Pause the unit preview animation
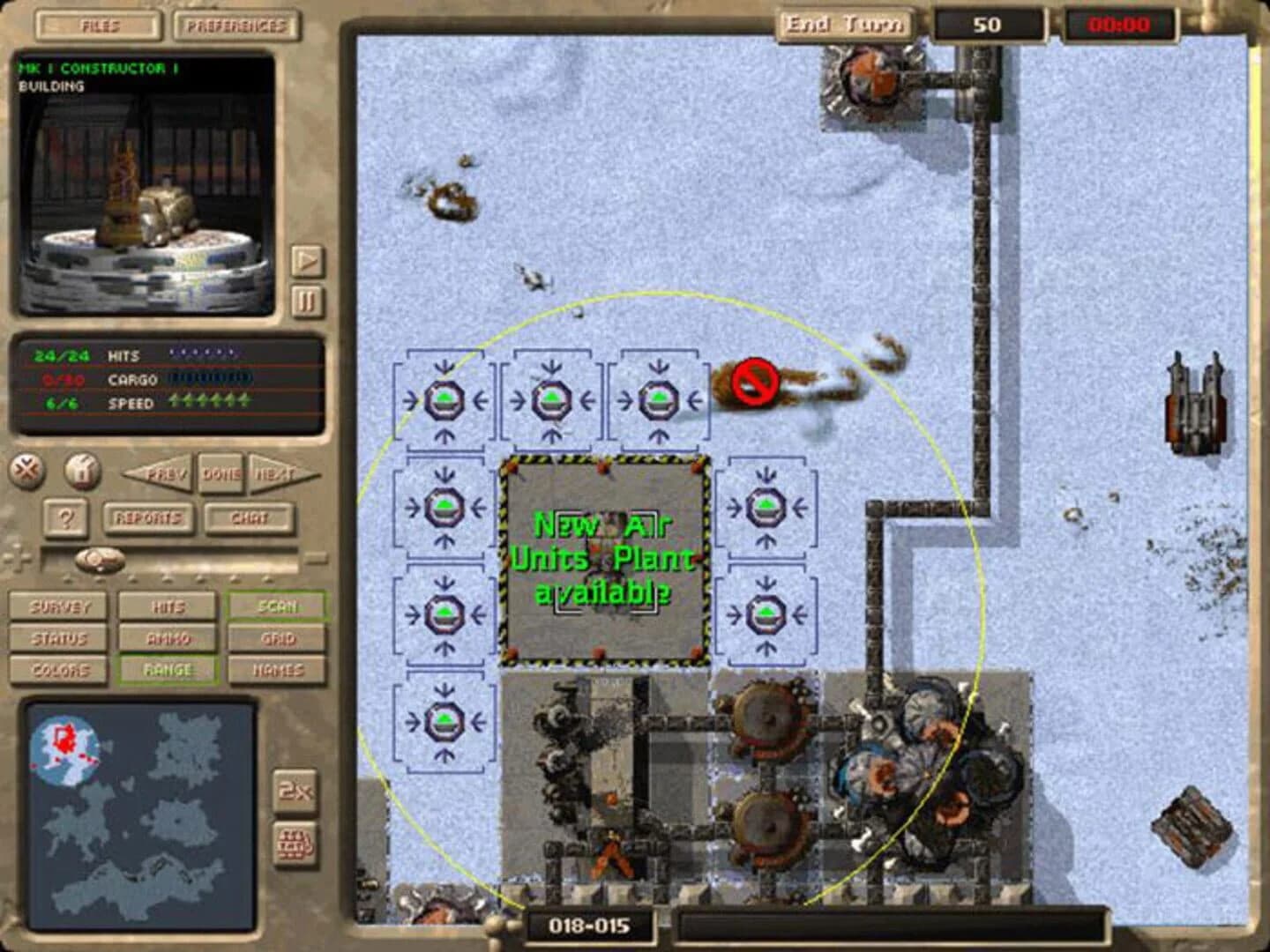This screenshot has height=952, width=1270. point(308,301)
